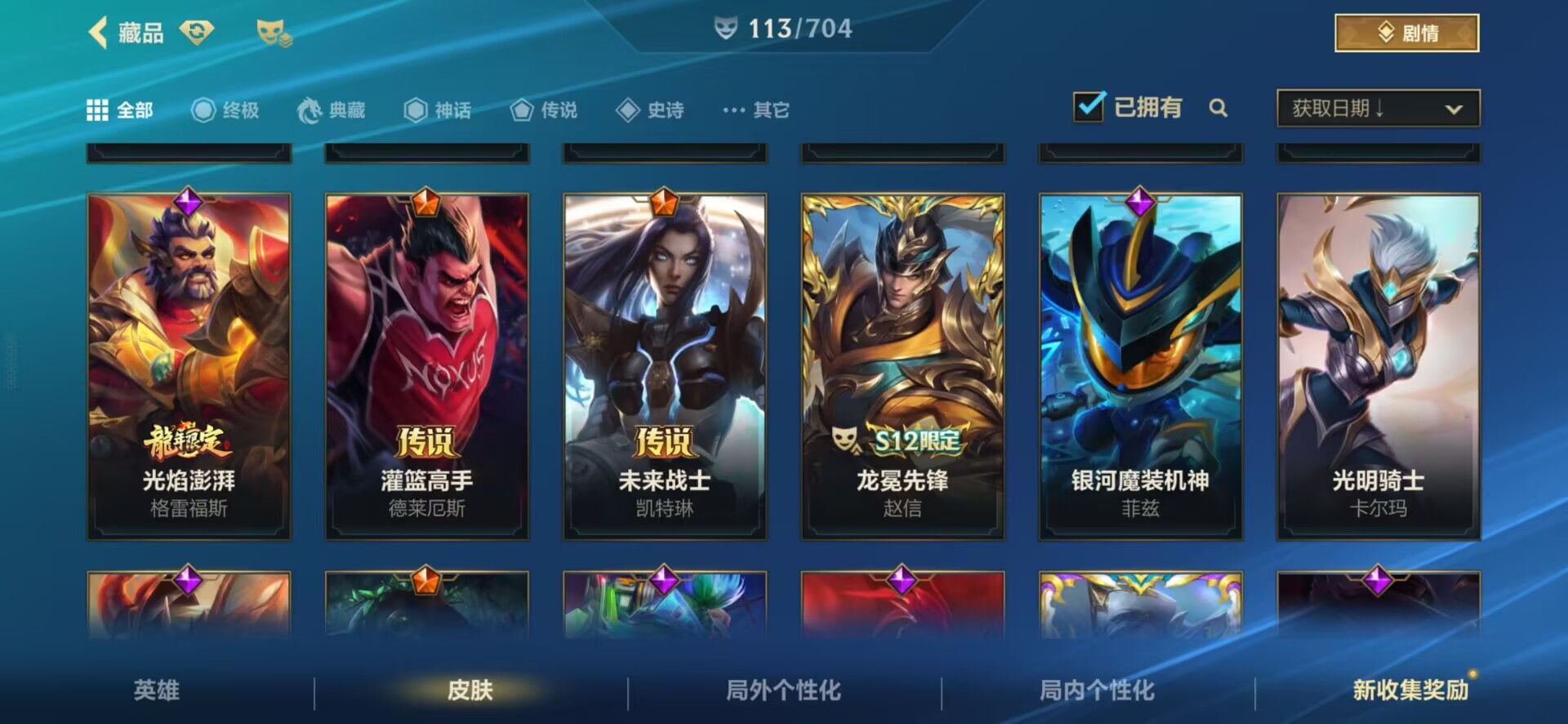Viewport: 1568px width, 724px height.
Task: Show only 传说 skins
Action: pyautogui.click(x=544, y=109)
